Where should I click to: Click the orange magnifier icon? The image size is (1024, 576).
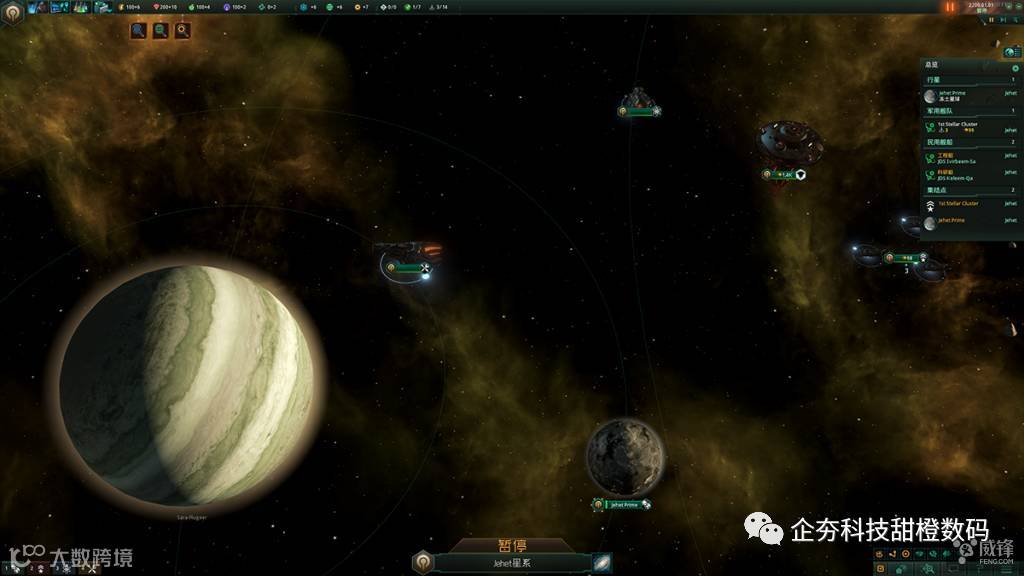click(x=183, y=31)
